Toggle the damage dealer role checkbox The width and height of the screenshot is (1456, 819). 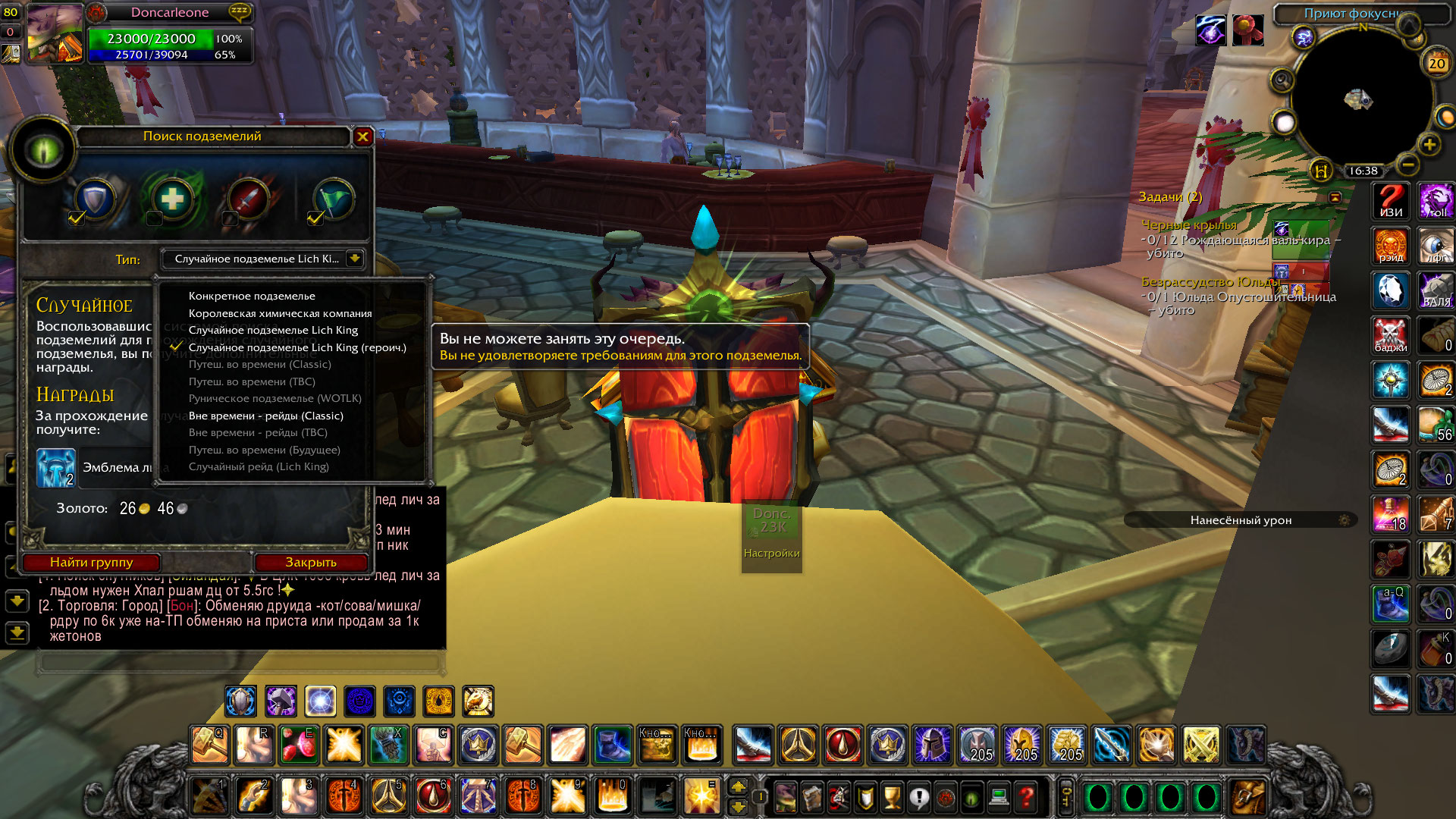pos(230,218)
